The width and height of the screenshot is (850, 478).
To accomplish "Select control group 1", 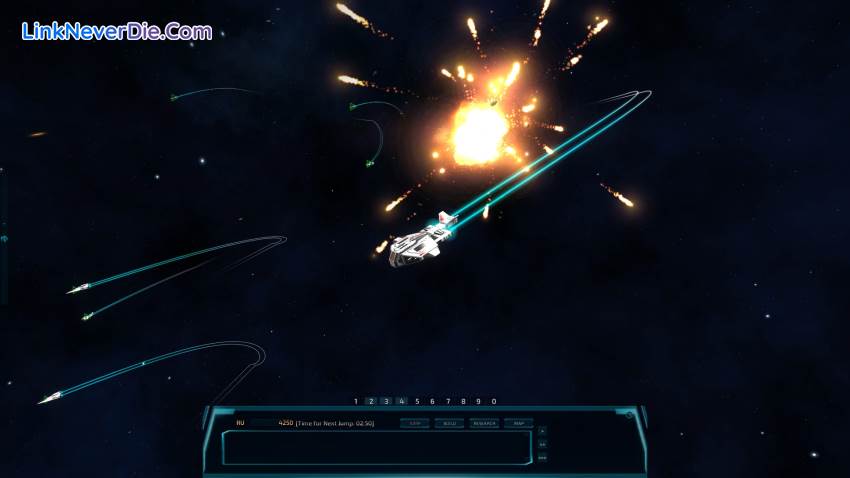I will point(355,401).
